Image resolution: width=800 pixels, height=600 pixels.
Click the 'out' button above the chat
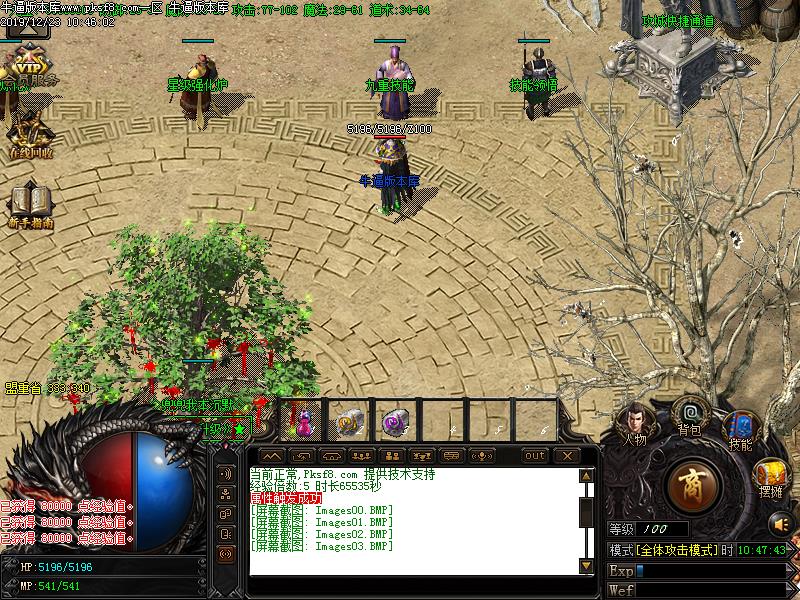(535, 456)
